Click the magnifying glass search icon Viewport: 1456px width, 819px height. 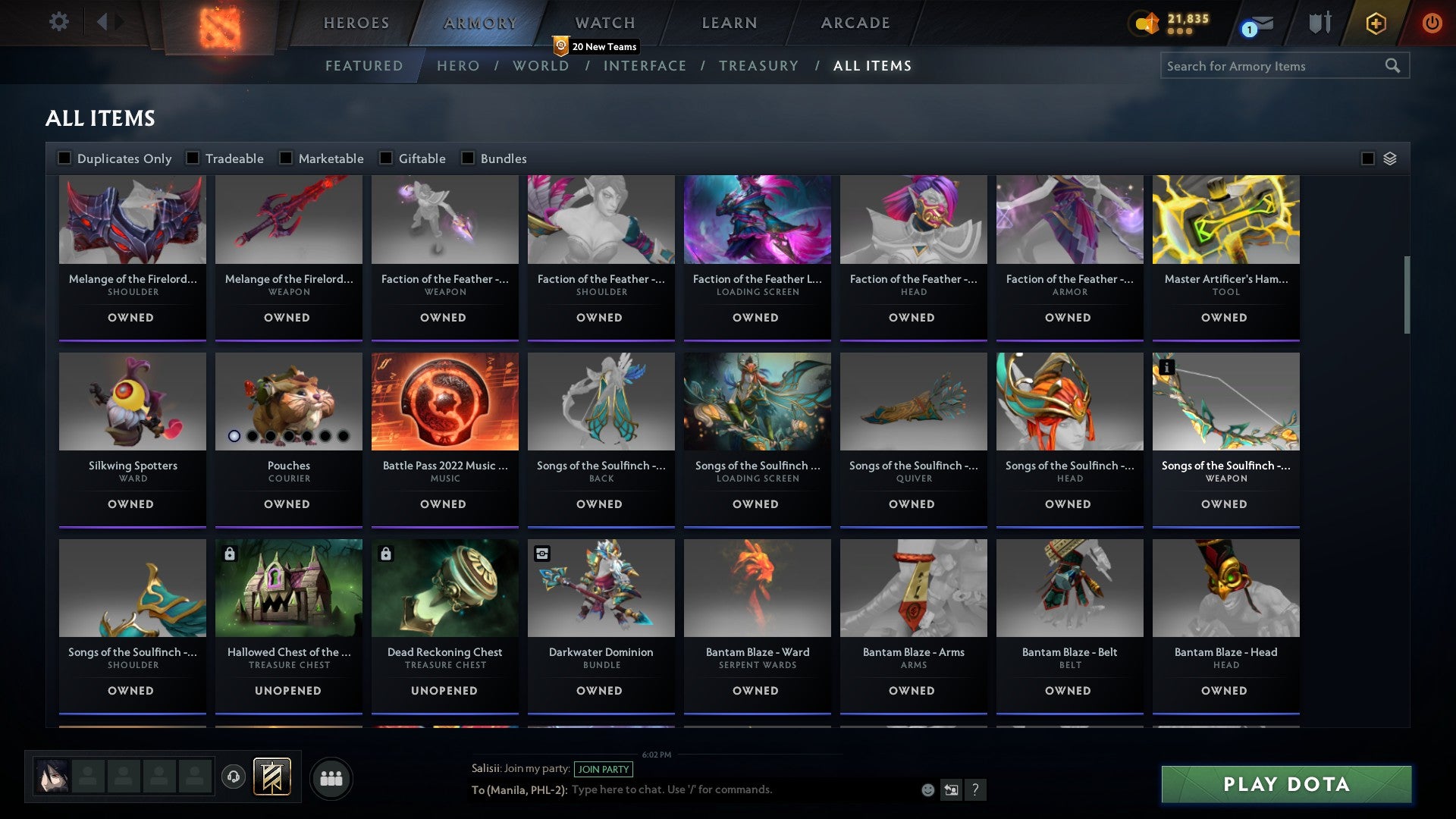[x=1394, y=66]
